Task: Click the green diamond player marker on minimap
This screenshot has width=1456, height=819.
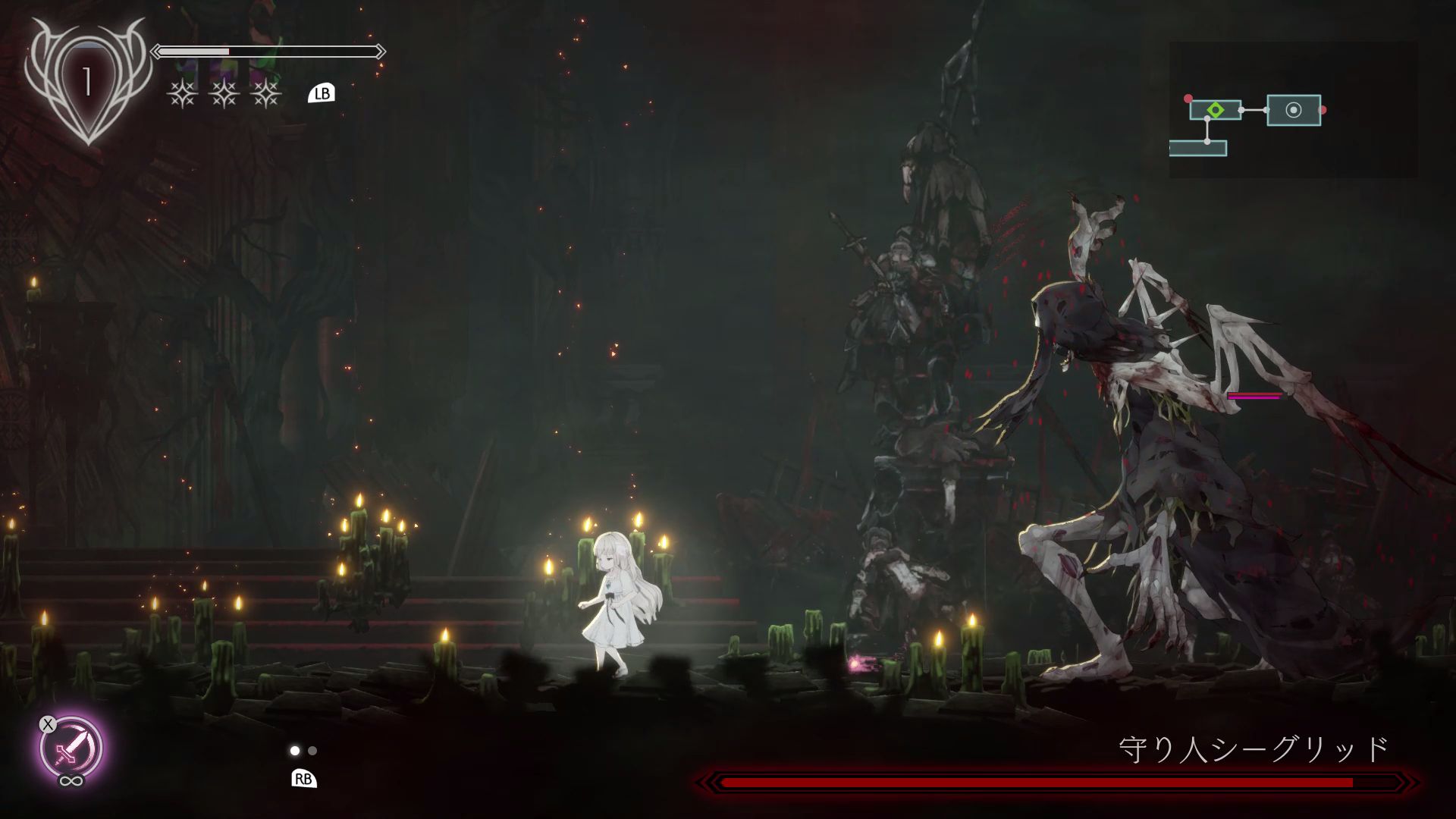Action: [x=1215, y=110]
